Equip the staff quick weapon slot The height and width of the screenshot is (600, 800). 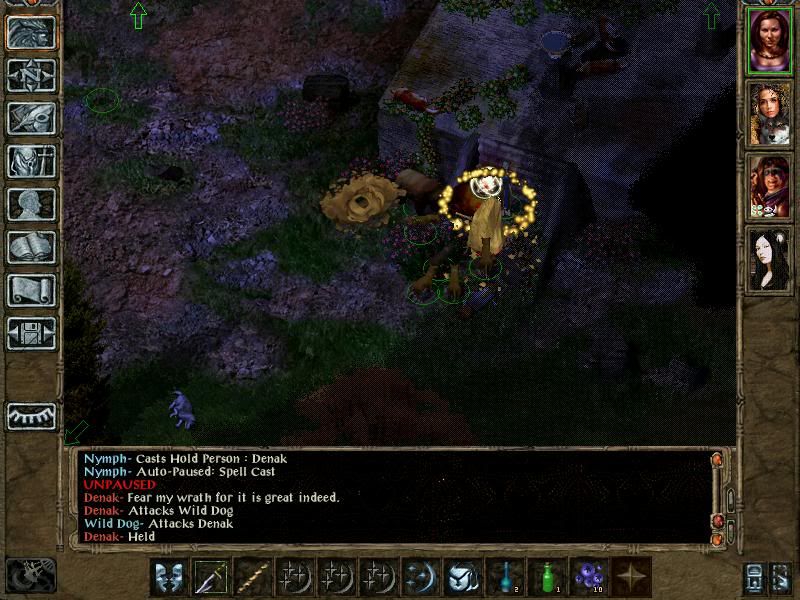(254, 577)
